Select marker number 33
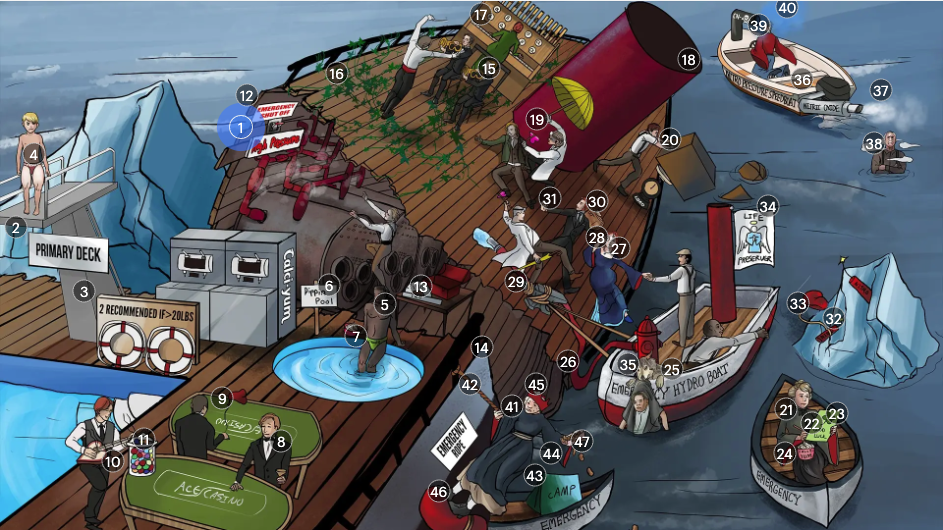The width and height of the screenshot is (943, 530). click(x=798, y=302)
